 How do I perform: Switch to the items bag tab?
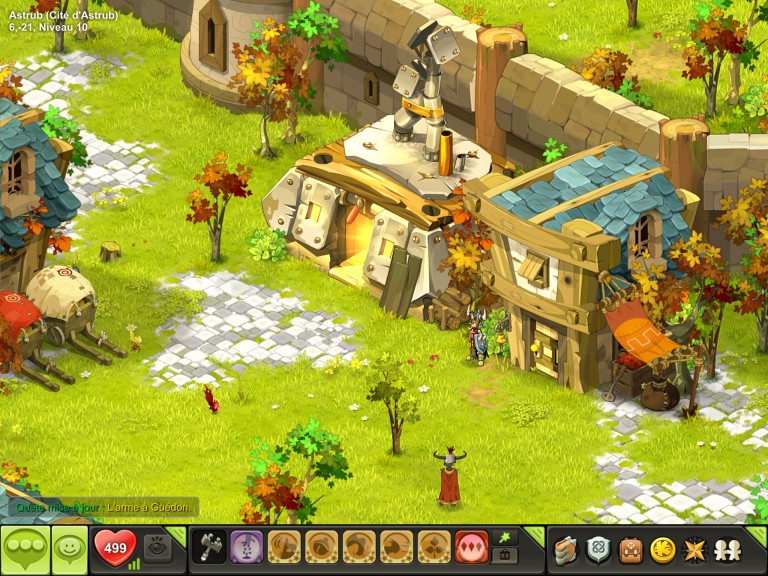pos(505,555)
